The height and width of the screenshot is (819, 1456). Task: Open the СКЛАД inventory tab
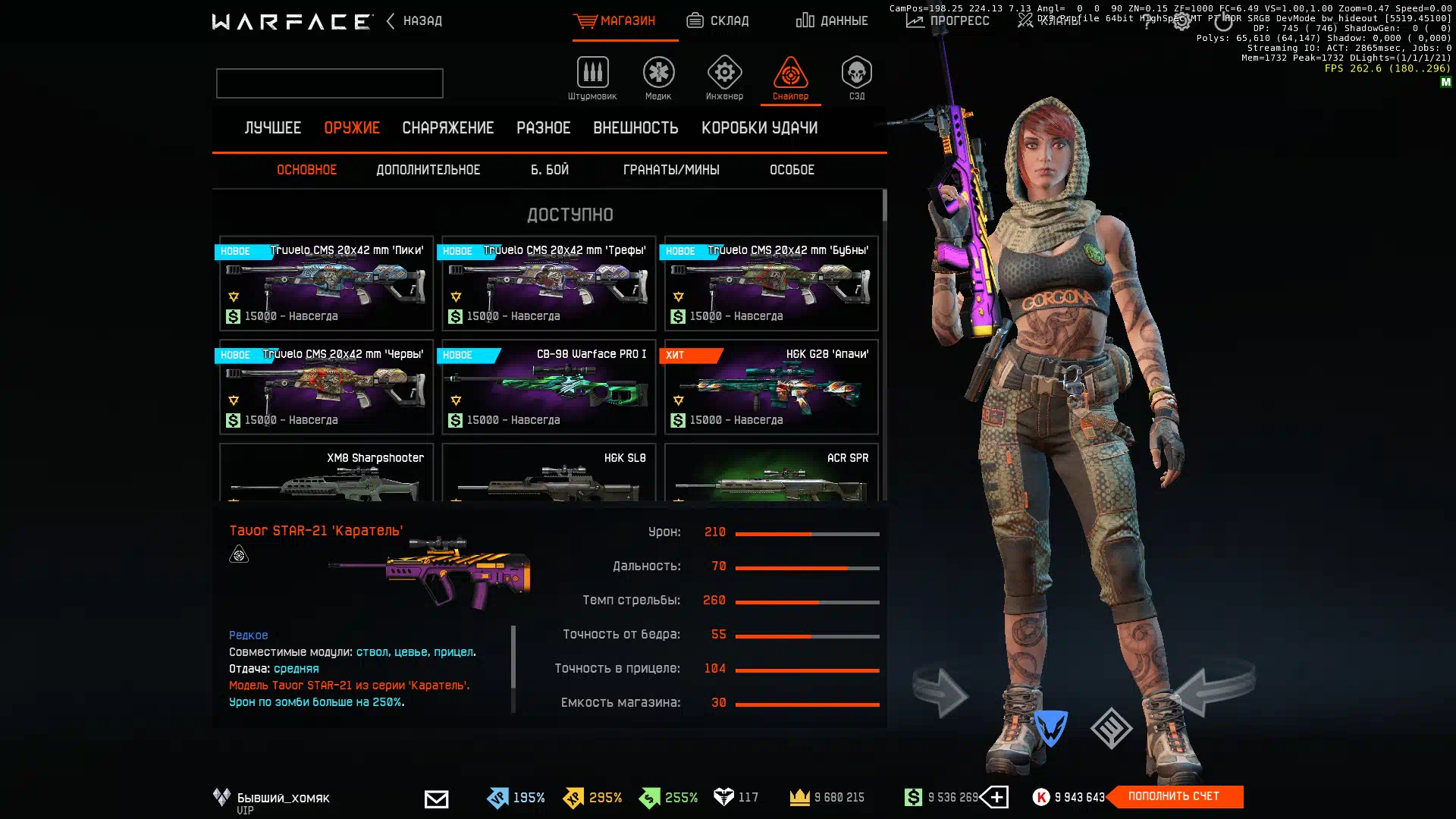[x=717, y=21]
